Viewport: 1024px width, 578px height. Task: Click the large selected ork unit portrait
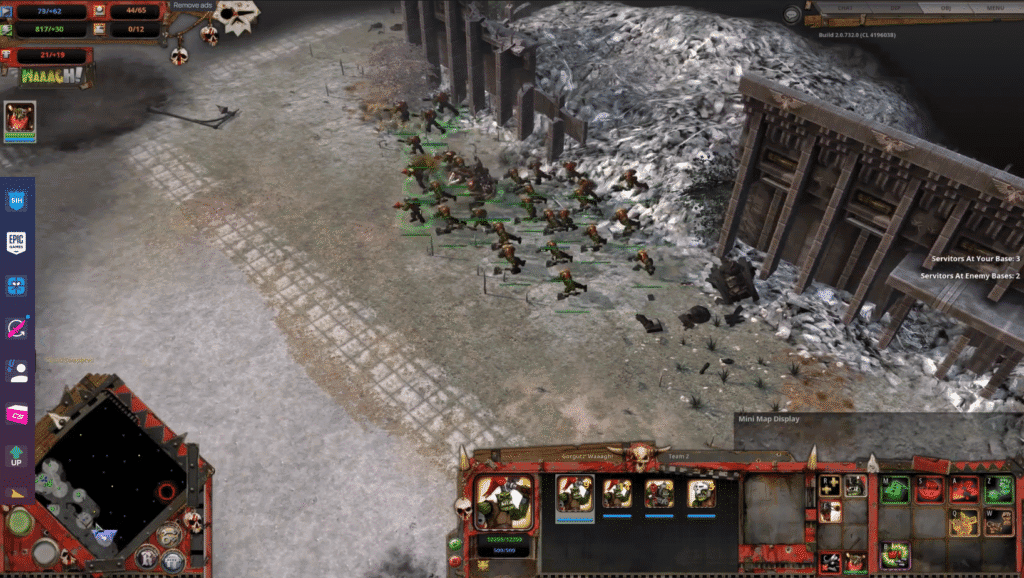pos(504,502)
